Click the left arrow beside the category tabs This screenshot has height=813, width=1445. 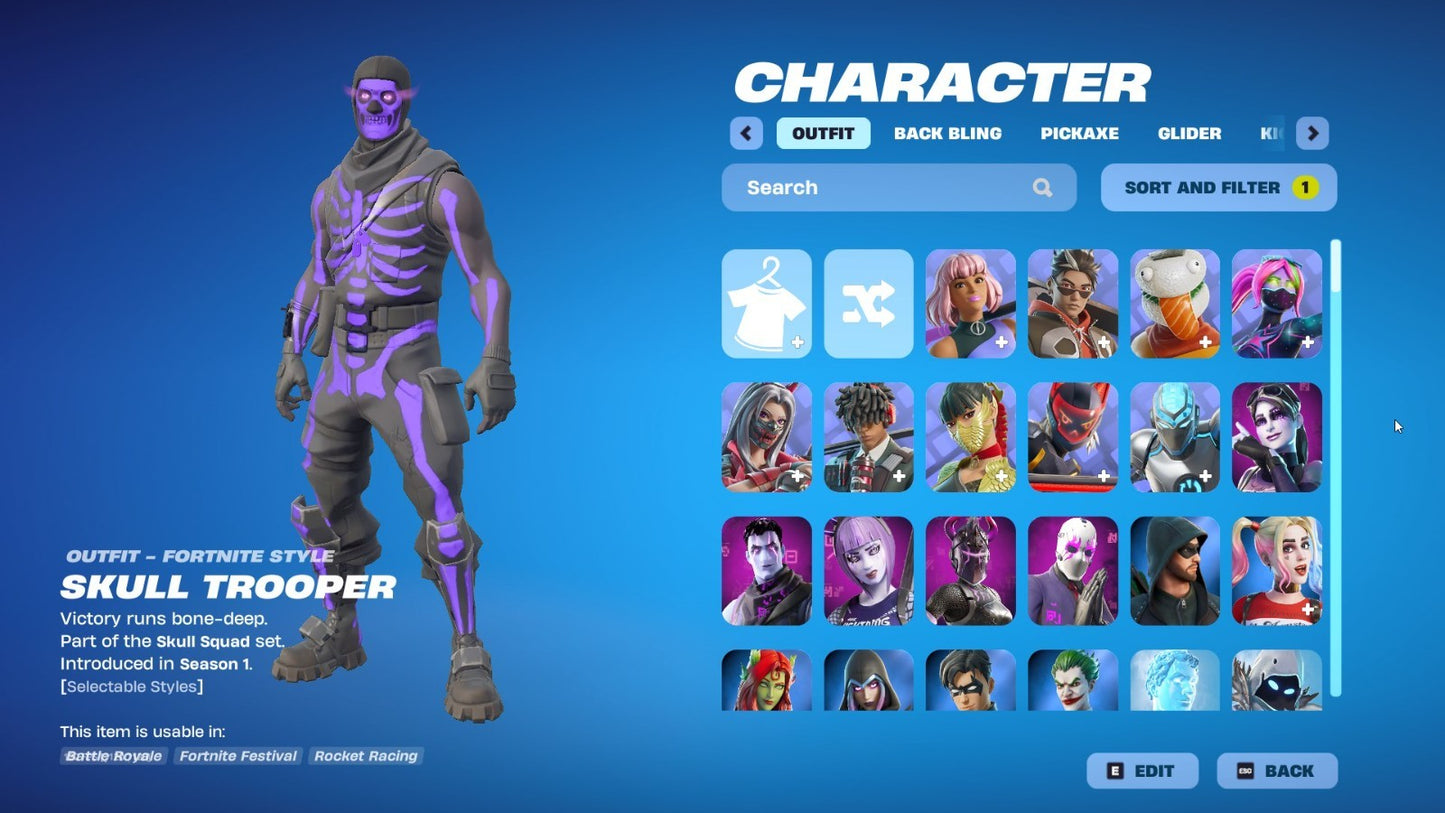(745, 133)
